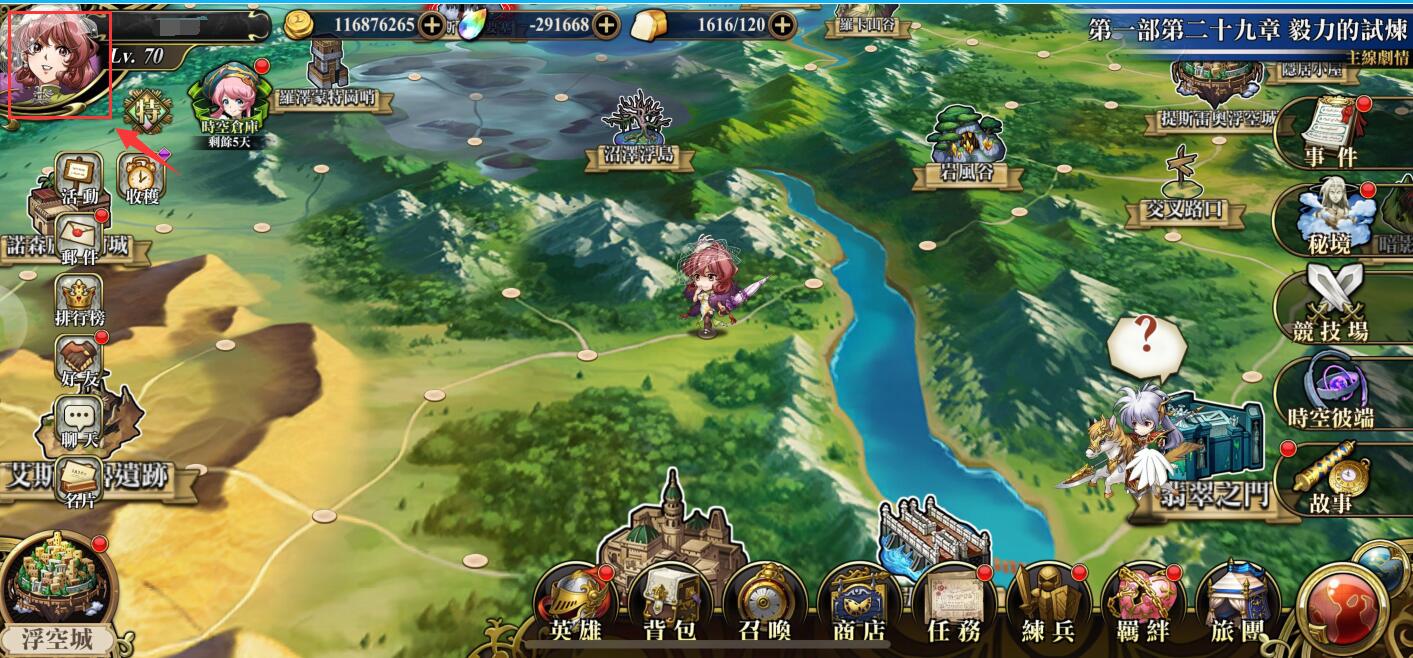Open the 收穫 harvest clock icon
This screenshot has height=658, width=1413.
(141, 178)
